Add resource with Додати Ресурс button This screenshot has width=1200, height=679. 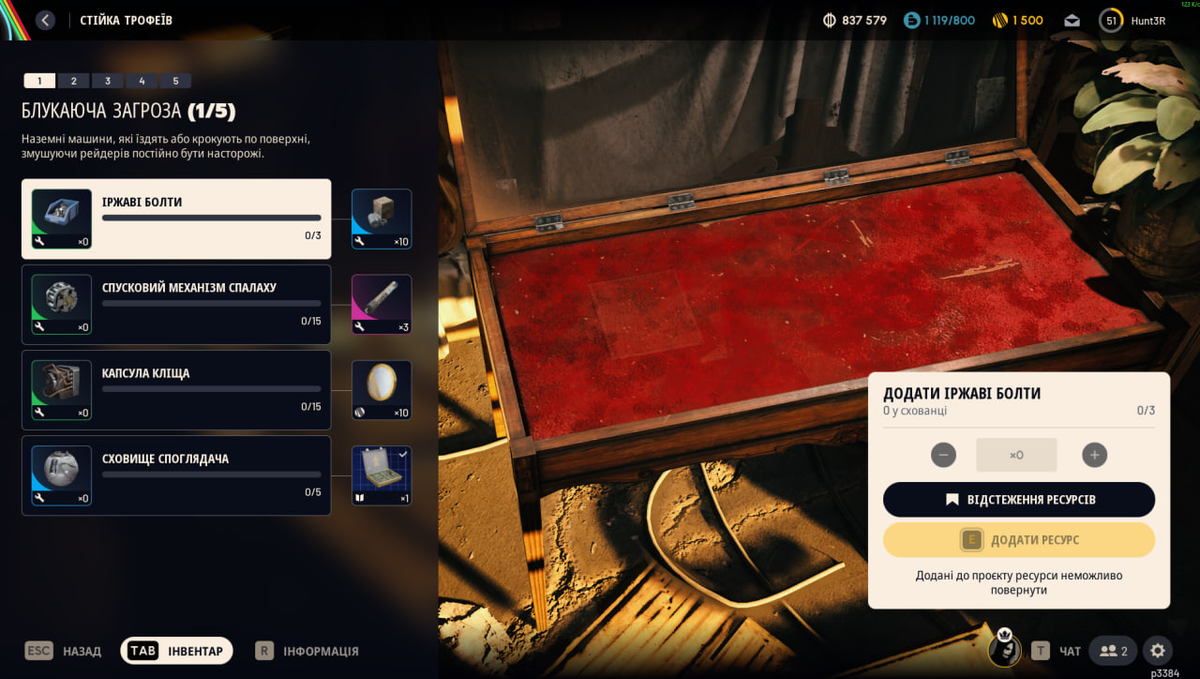1018,540
